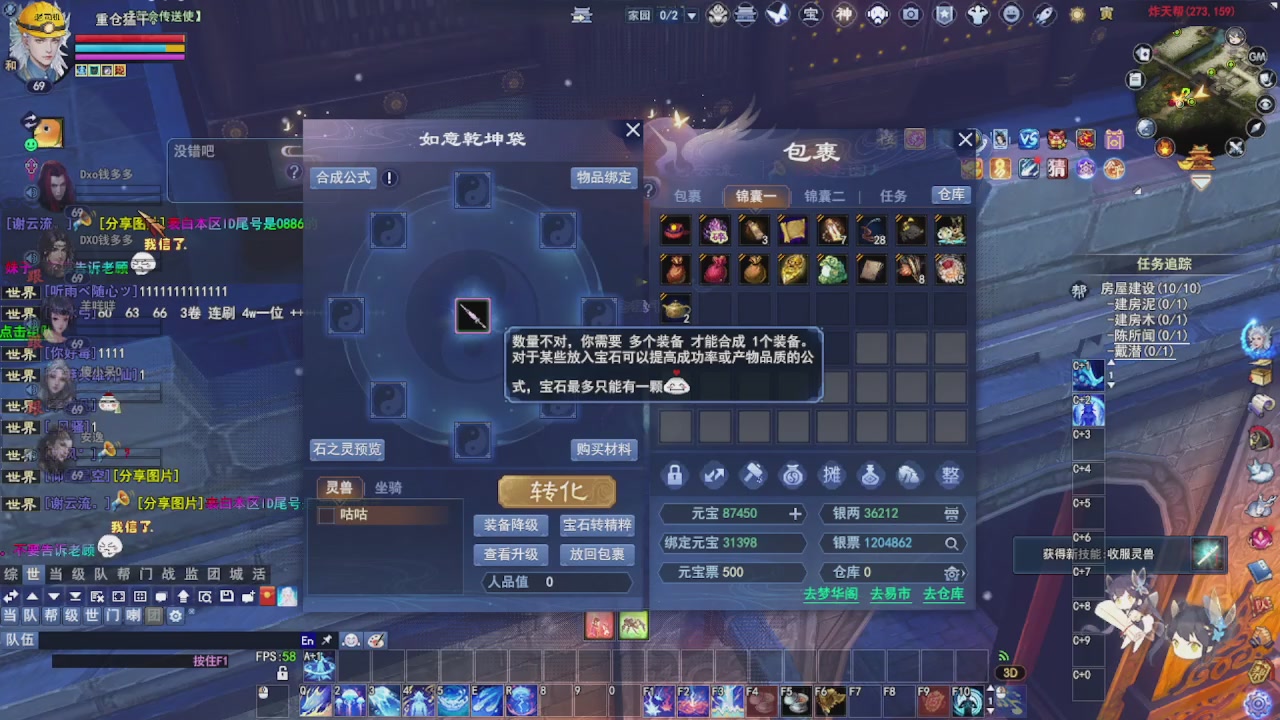Select the lock icon in the bag toolbar
The width and height of the screenshot is (1280, 720).
[674, 475]
